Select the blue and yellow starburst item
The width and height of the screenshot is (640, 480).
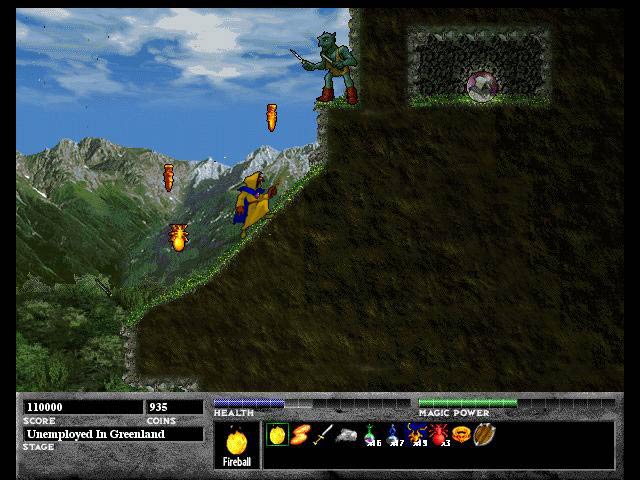click(x=416, y=435)
